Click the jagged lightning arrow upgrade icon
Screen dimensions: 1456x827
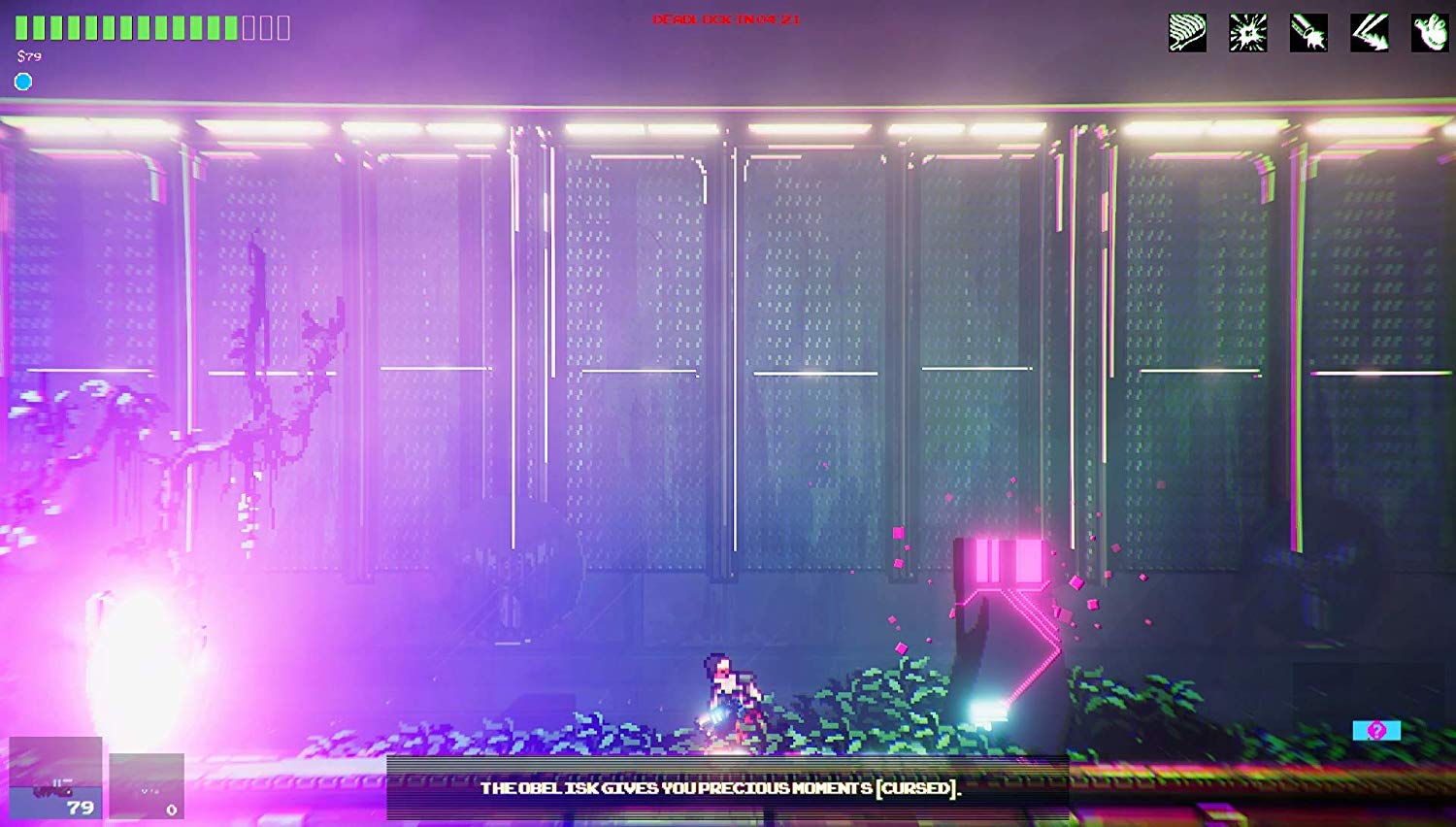(x=1370, y=33)
